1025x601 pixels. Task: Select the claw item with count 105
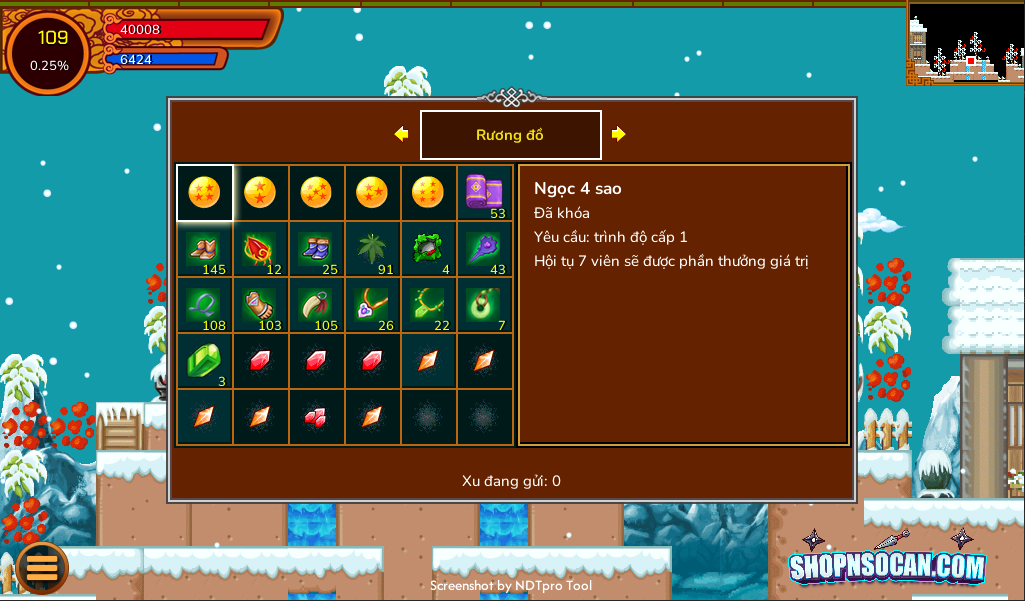(x=316, y=305)
